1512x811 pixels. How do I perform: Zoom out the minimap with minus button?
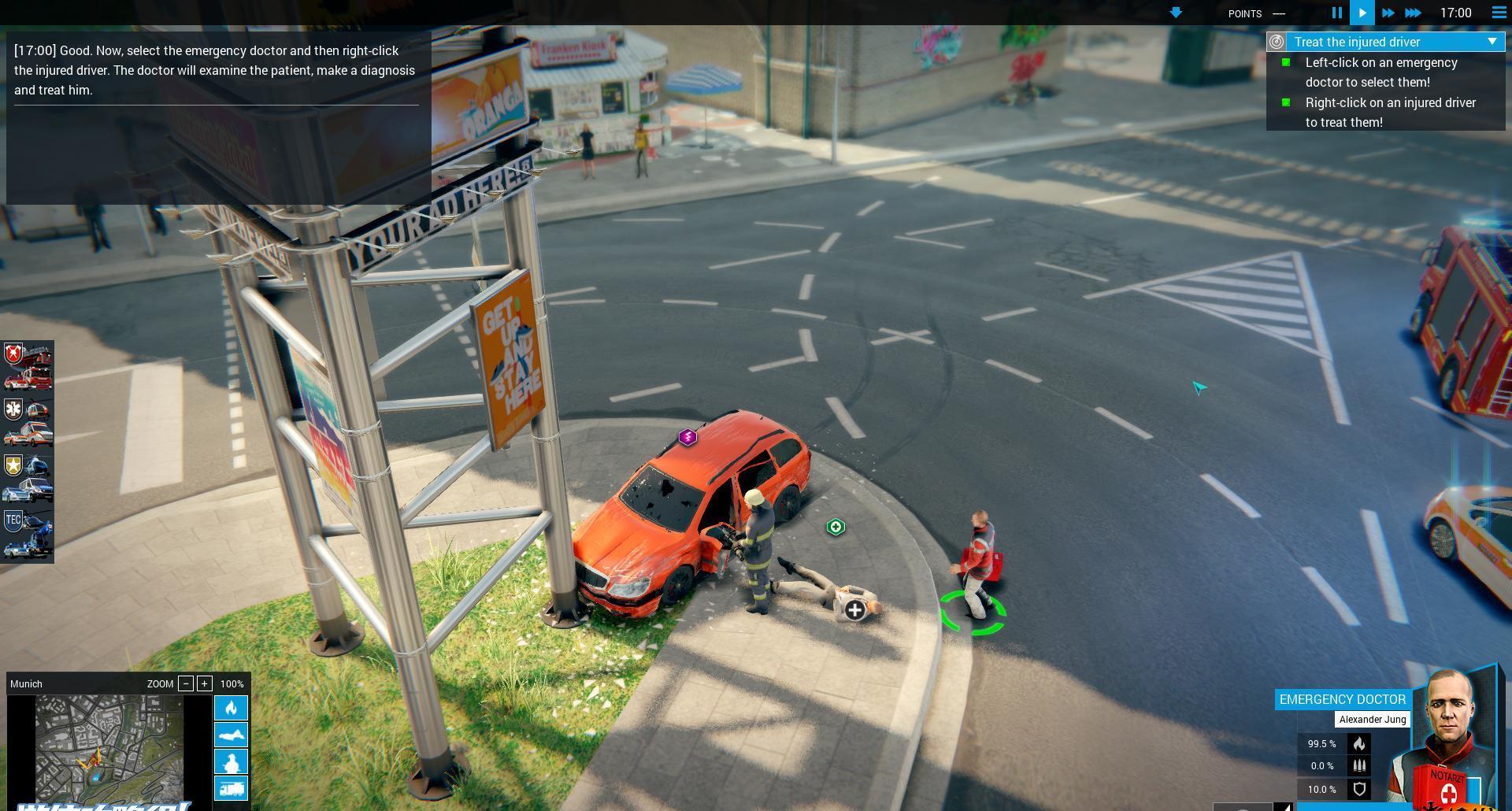click(x=186, y=683)
